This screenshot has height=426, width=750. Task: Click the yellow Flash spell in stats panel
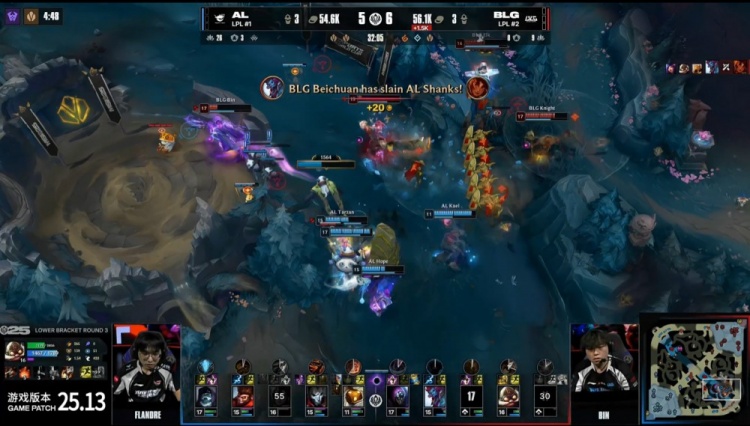[x=85, y=372]
